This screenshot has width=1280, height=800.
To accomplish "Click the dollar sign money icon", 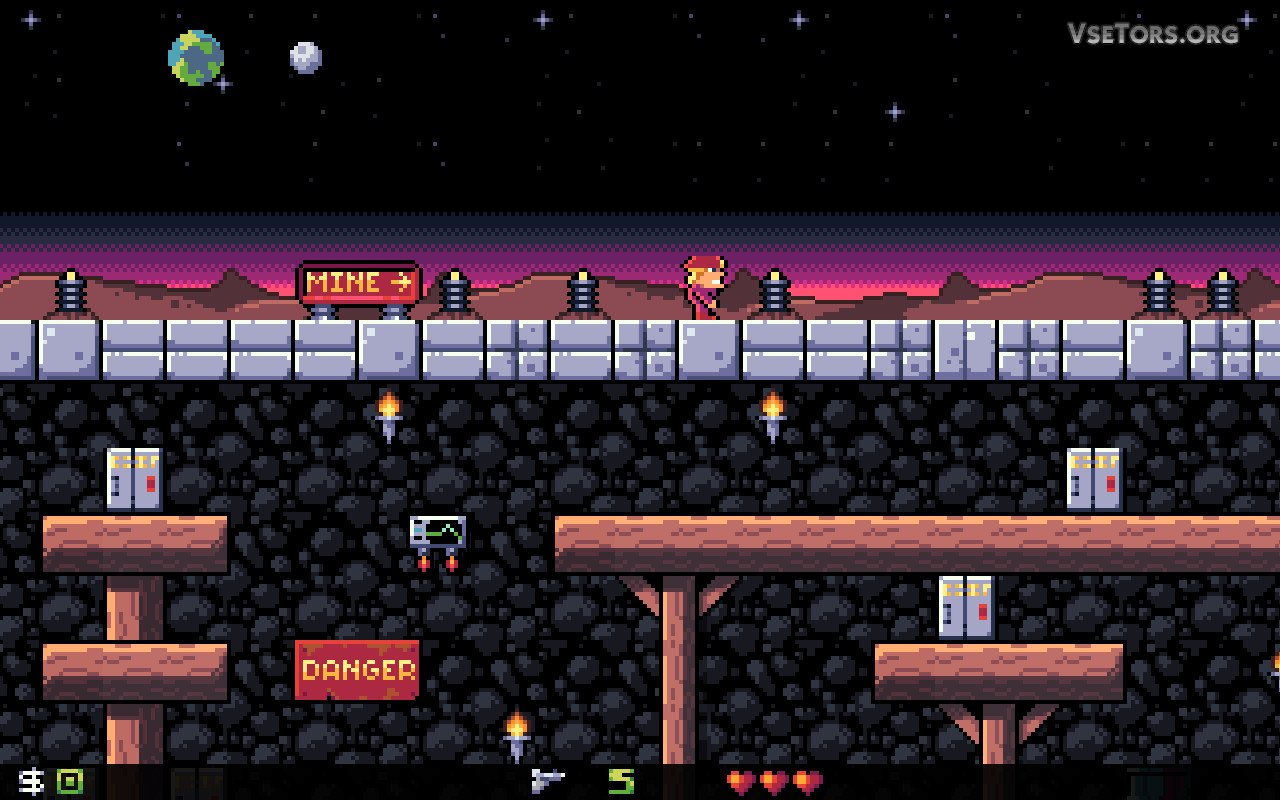I will (32, 781).
